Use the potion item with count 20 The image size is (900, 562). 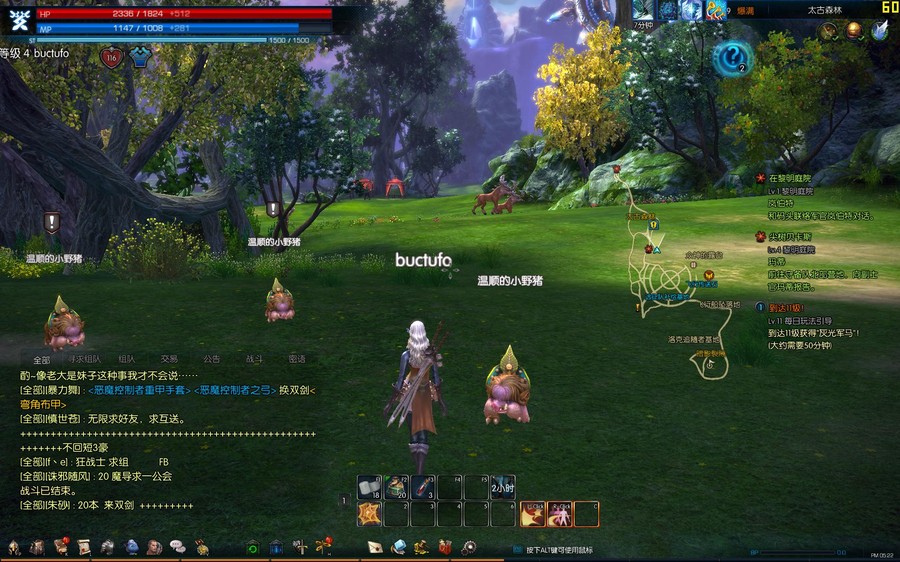(397, 487)
